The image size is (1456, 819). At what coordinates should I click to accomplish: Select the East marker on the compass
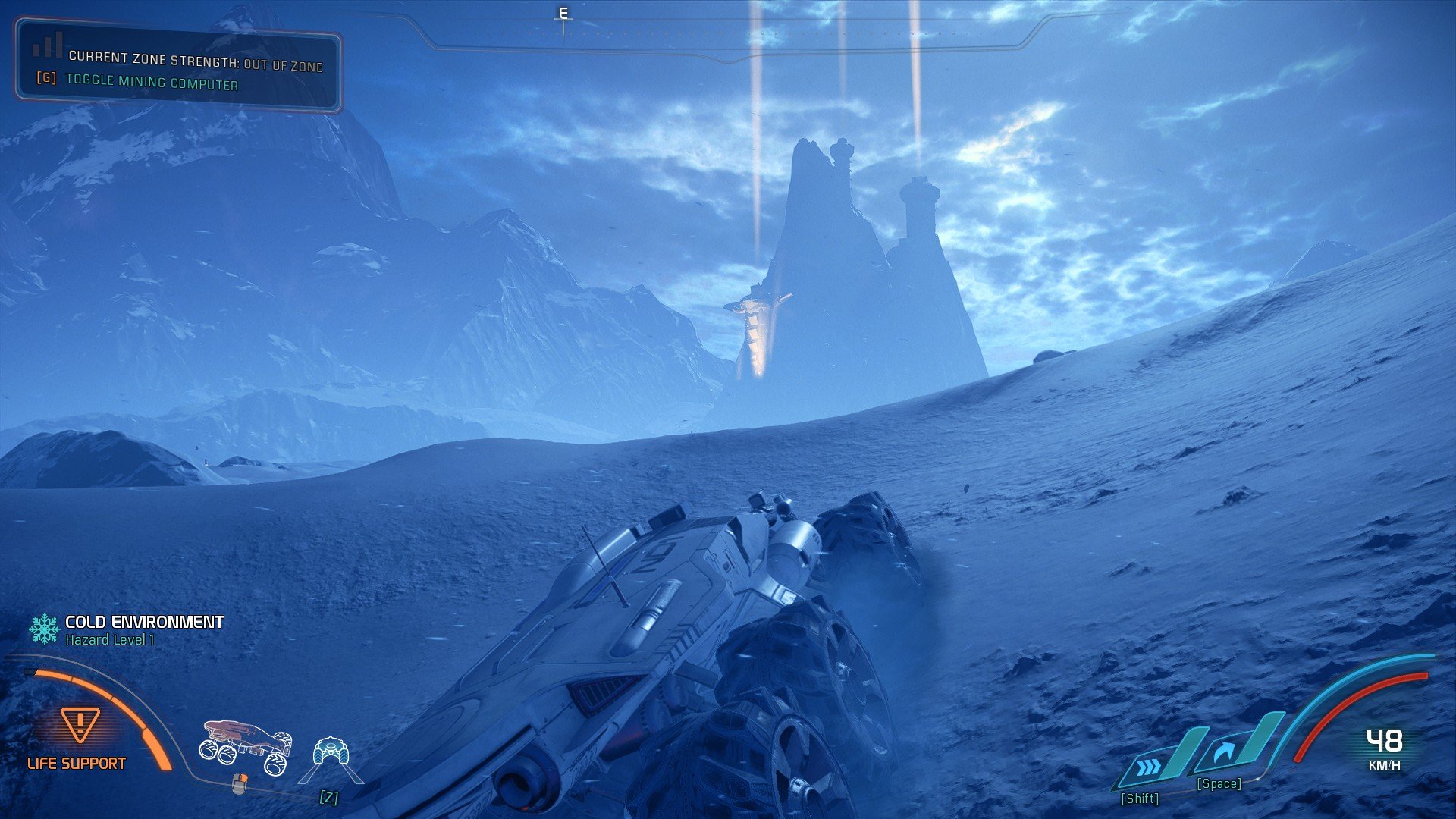click(563, 14)
